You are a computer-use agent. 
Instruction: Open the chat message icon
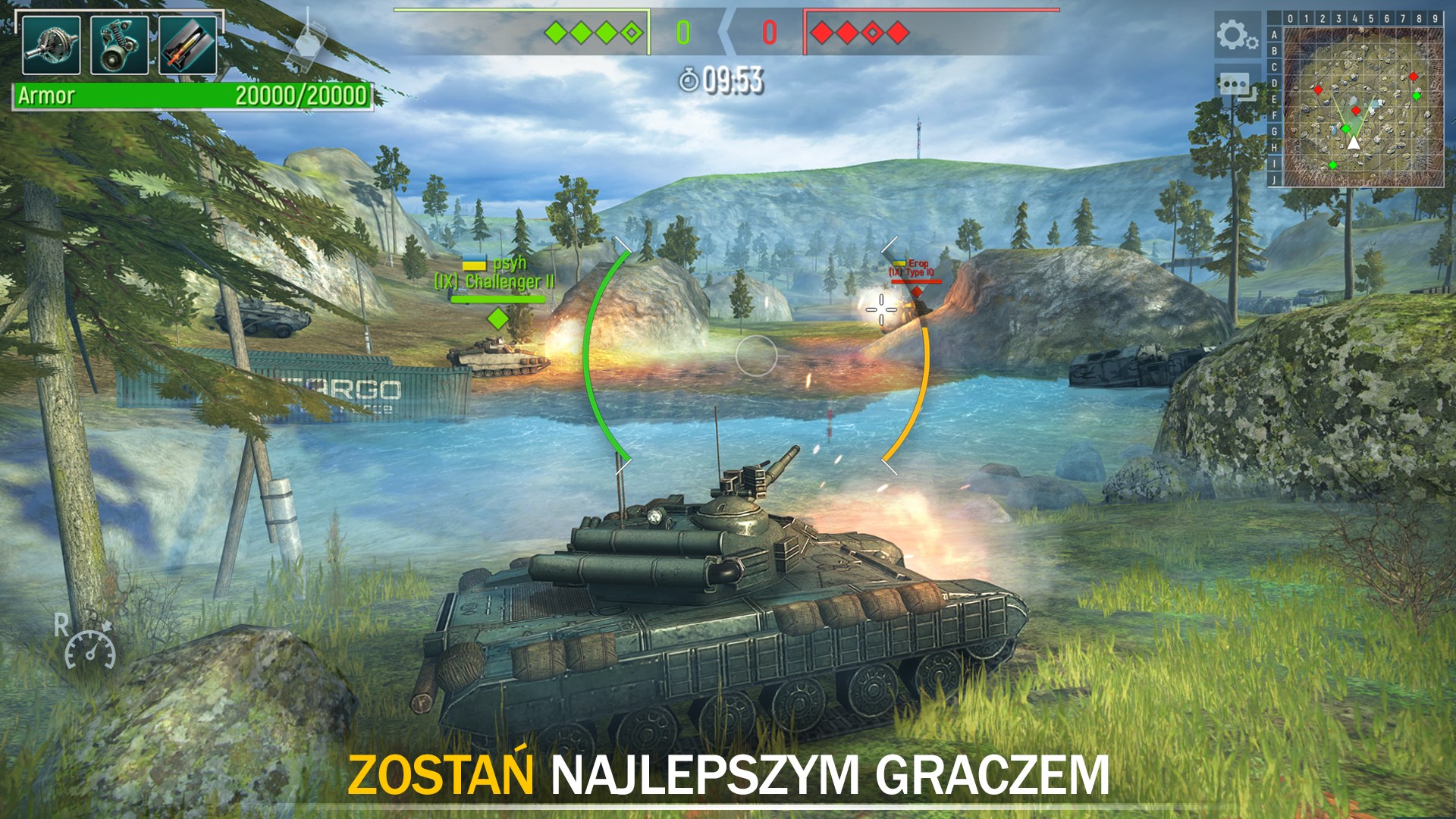coord(1236,85)
